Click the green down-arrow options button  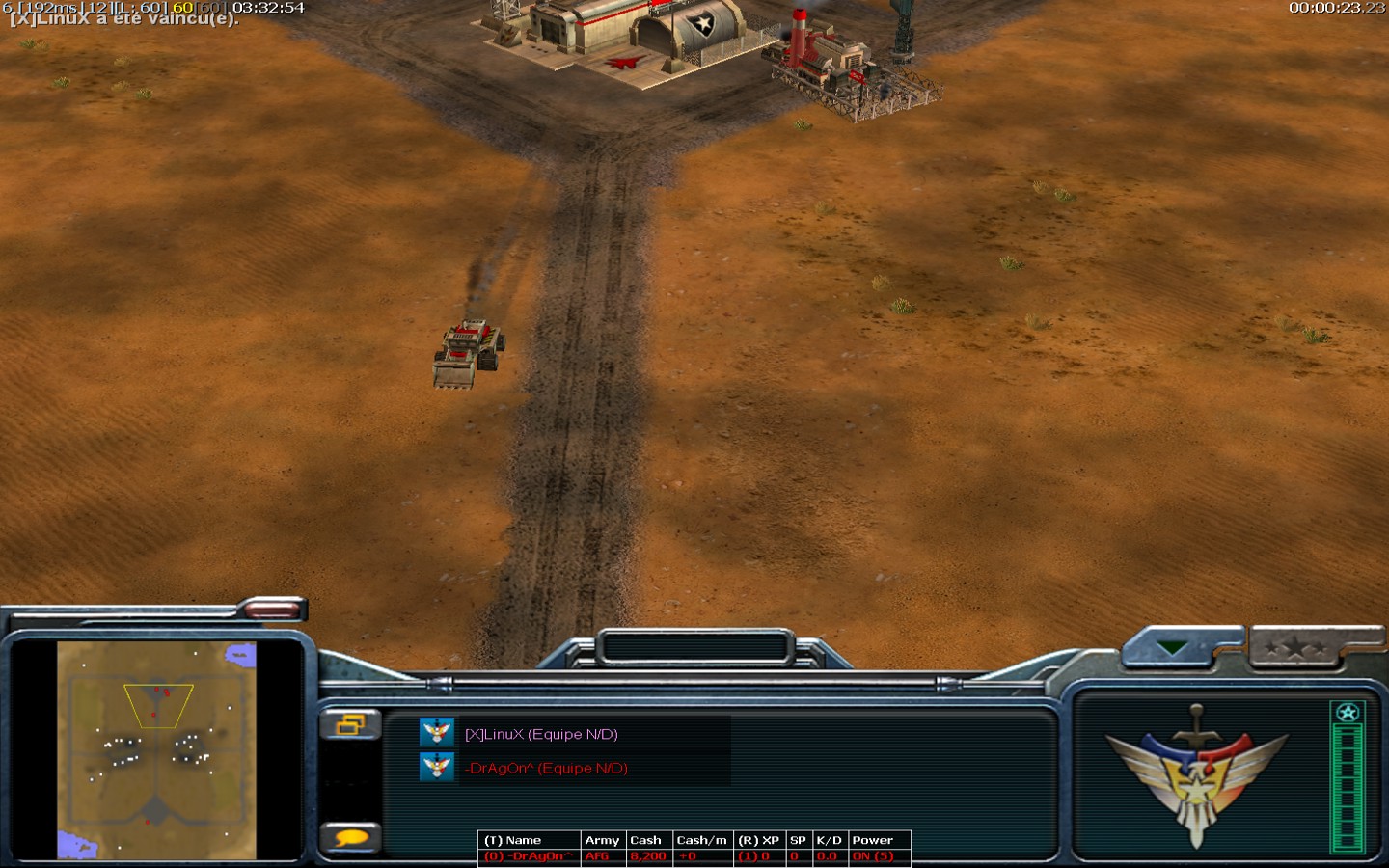coord(1174,648)
